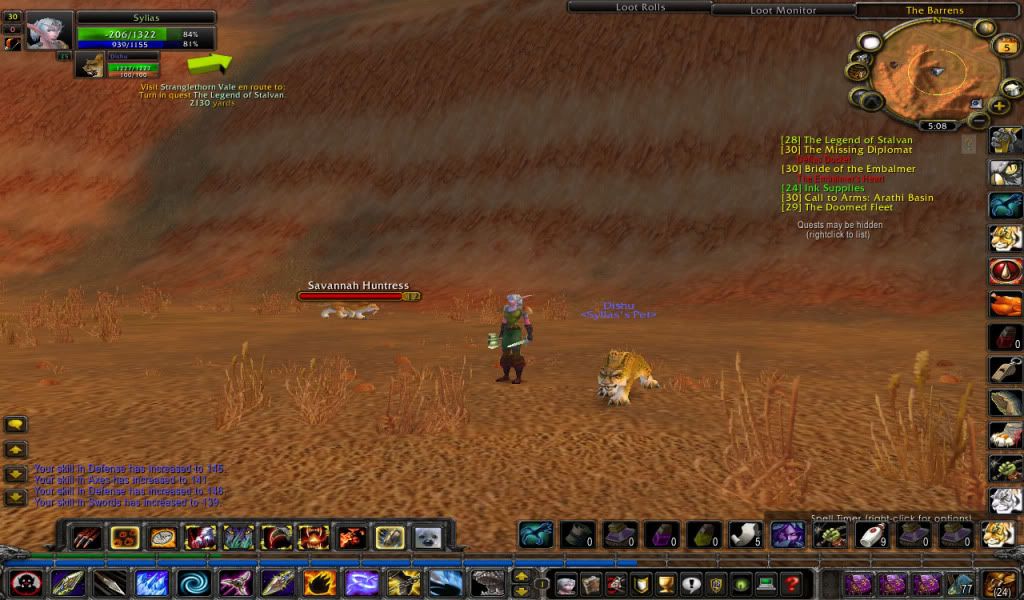
Task: Open the chat speech bubble button
Action: click(15, 425)
